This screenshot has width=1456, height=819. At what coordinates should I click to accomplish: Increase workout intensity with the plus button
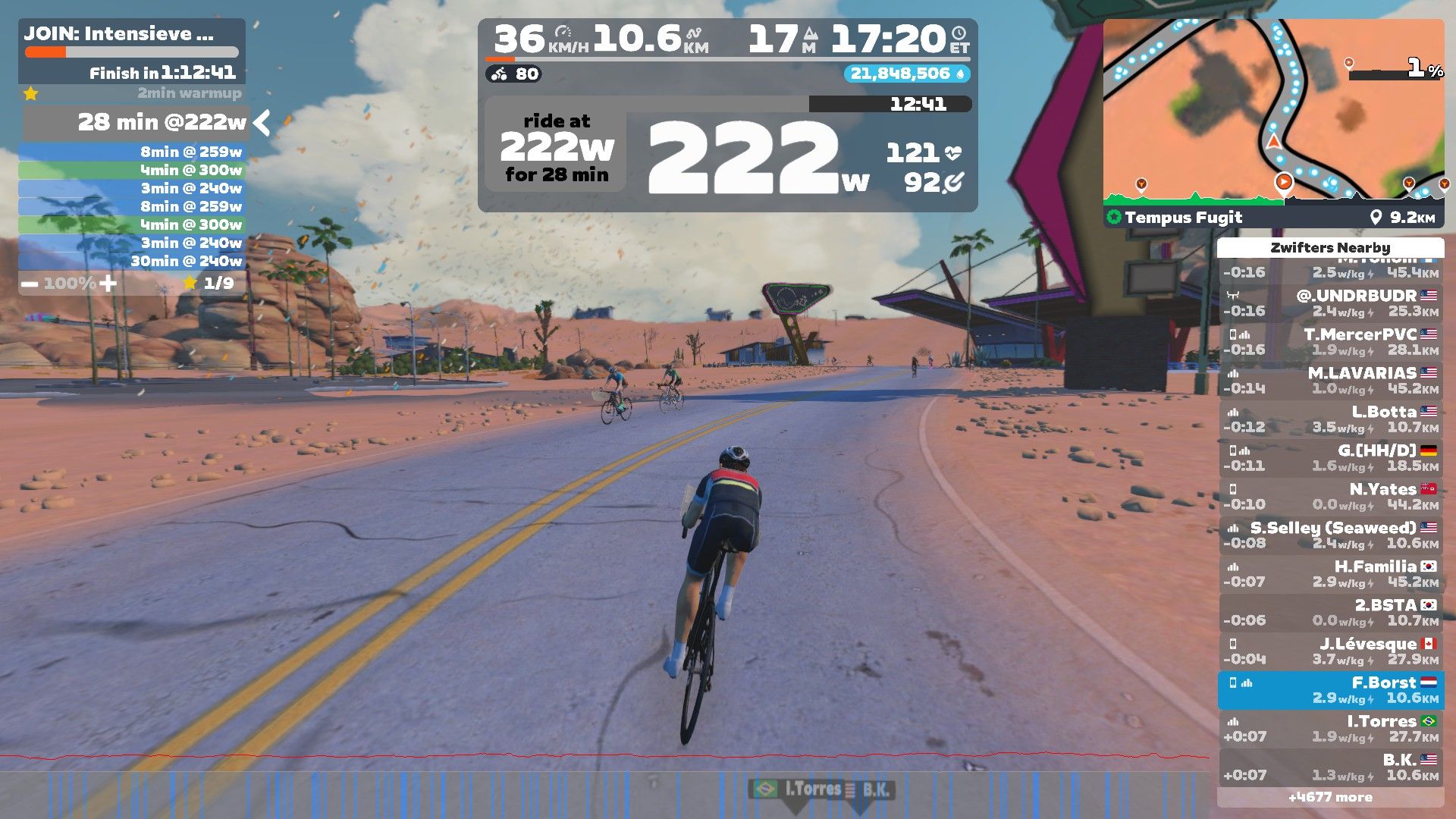click(108, 284)
